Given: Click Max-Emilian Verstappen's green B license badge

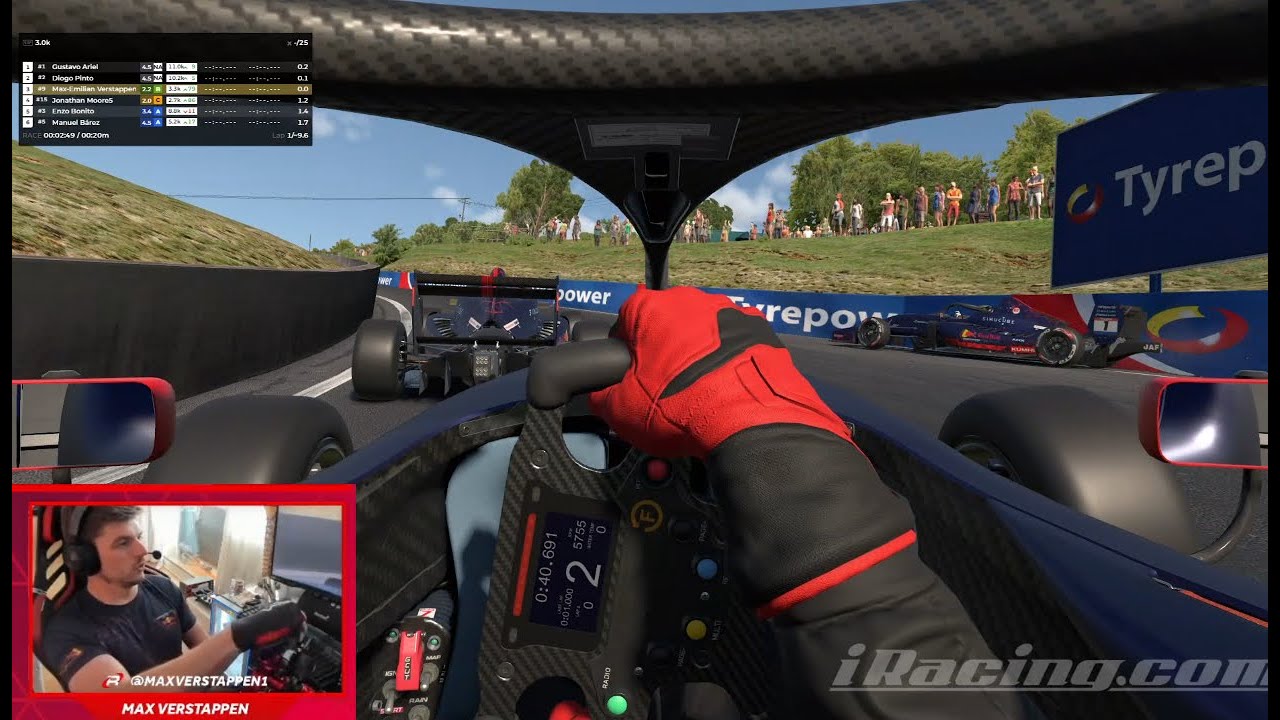Looking at the screenshot, I should (158, 89).
